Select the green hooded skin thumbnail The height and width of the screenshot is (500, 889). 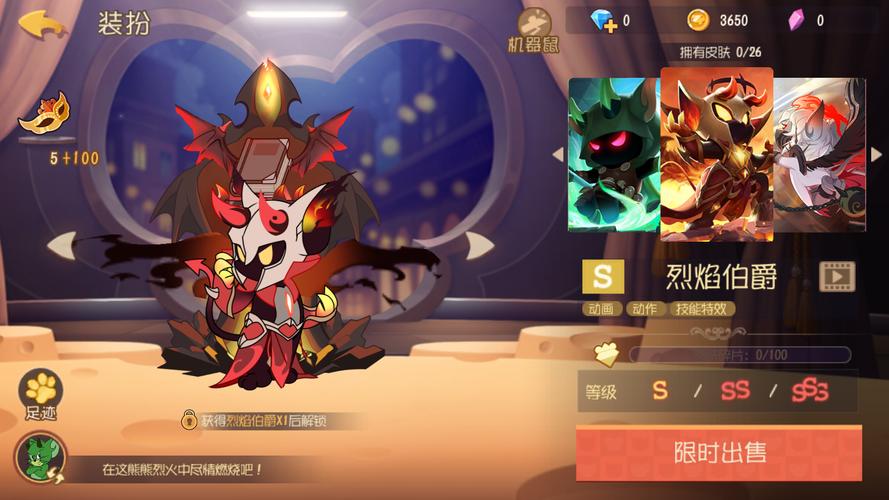point(613,155)
